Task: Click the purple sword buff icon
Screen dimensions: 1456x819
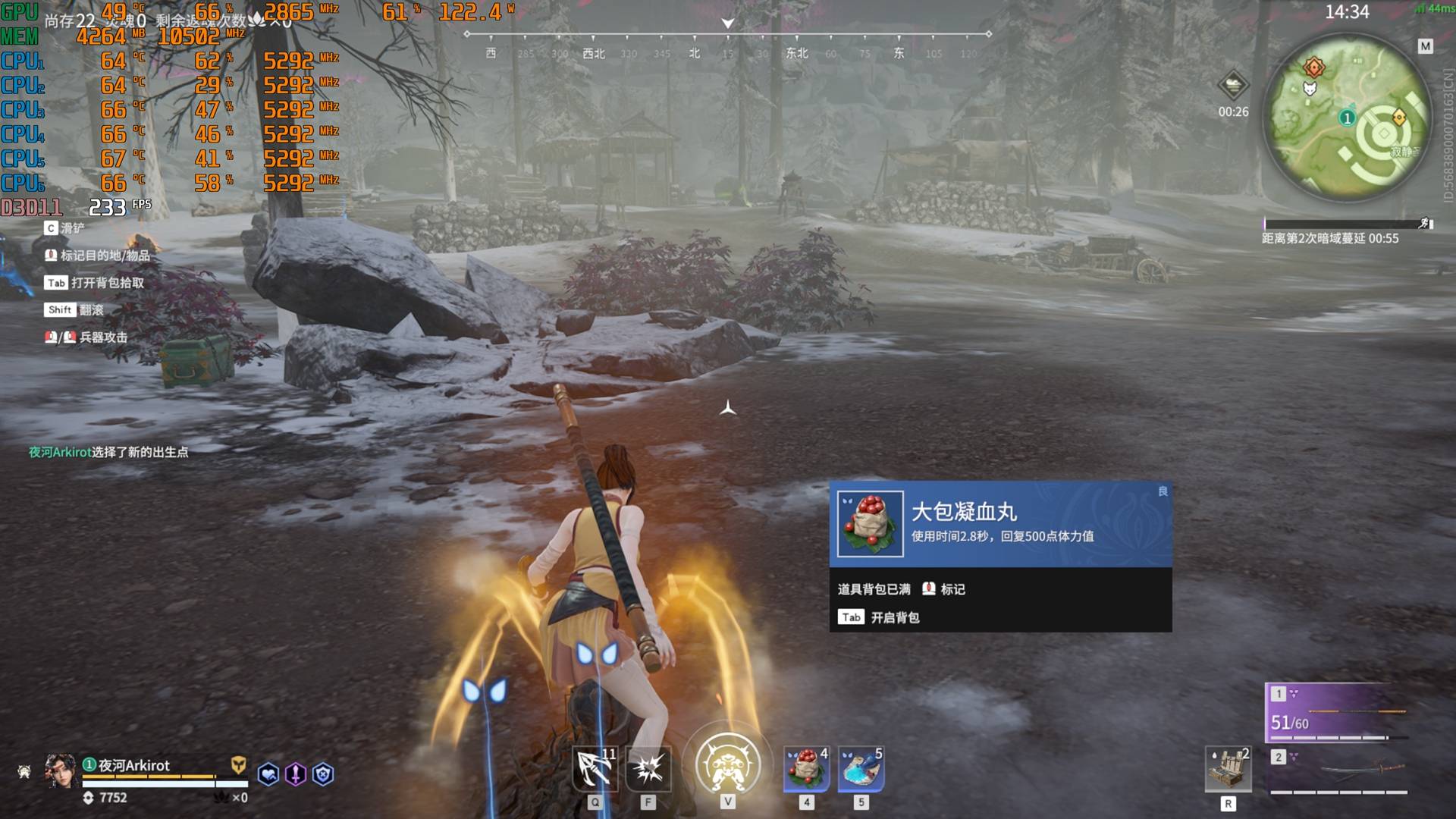Action: tap(296, 774)
